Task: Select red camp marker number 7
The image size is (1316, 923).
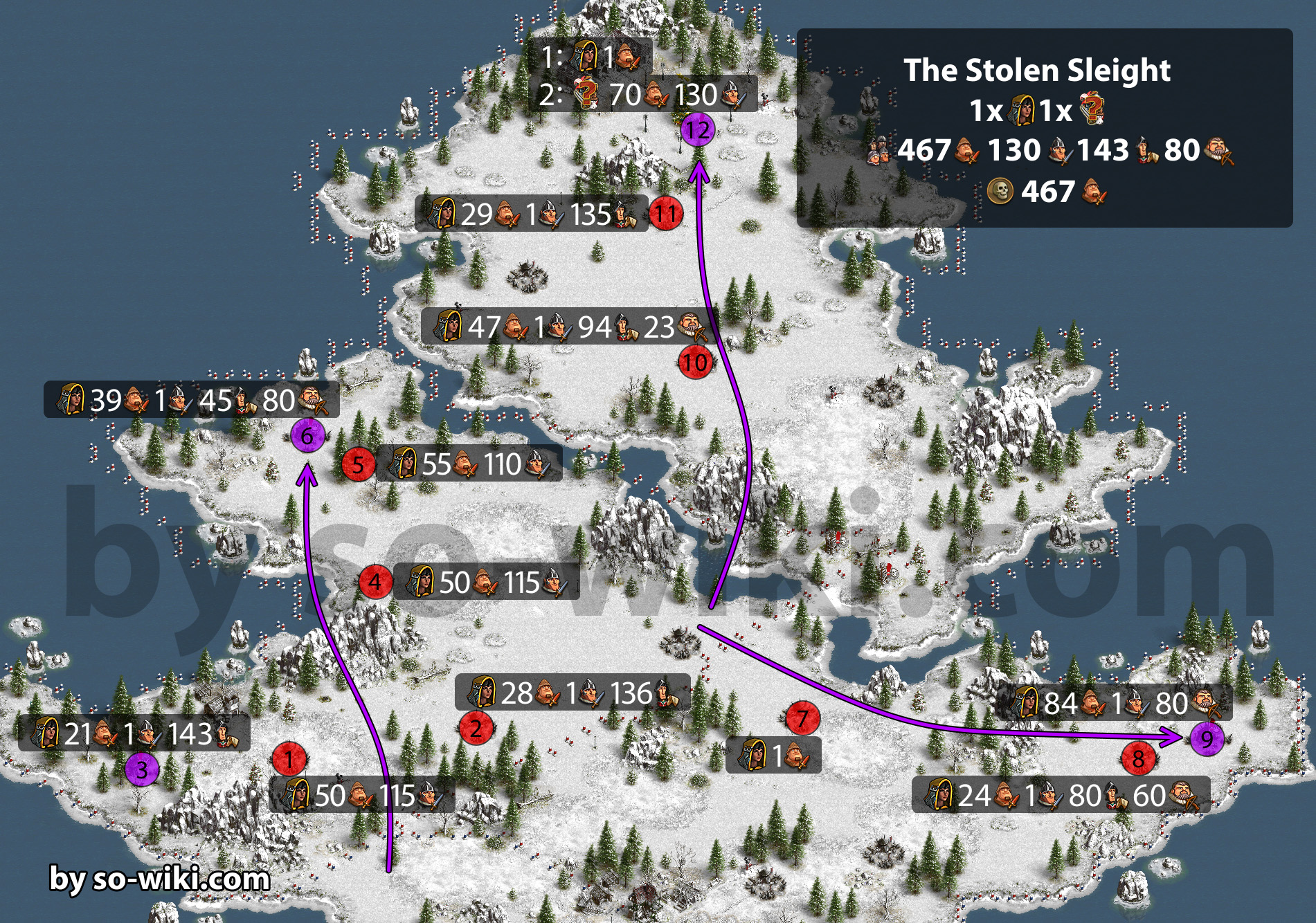Action: 802,719
